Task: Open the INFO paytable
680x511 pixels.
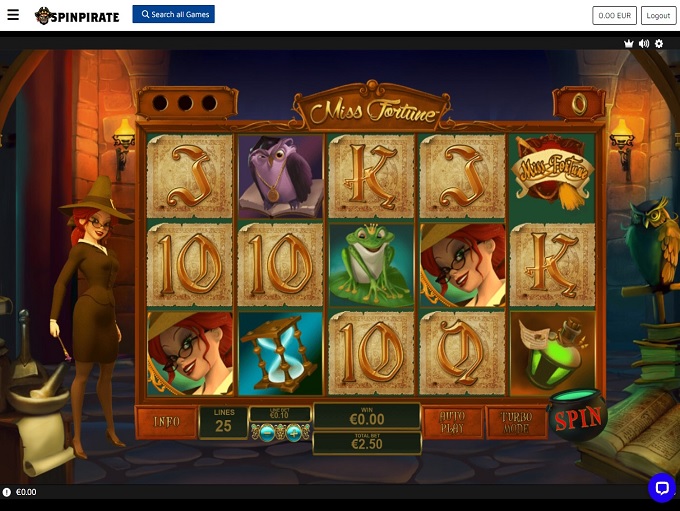Action: pos(166,422)
